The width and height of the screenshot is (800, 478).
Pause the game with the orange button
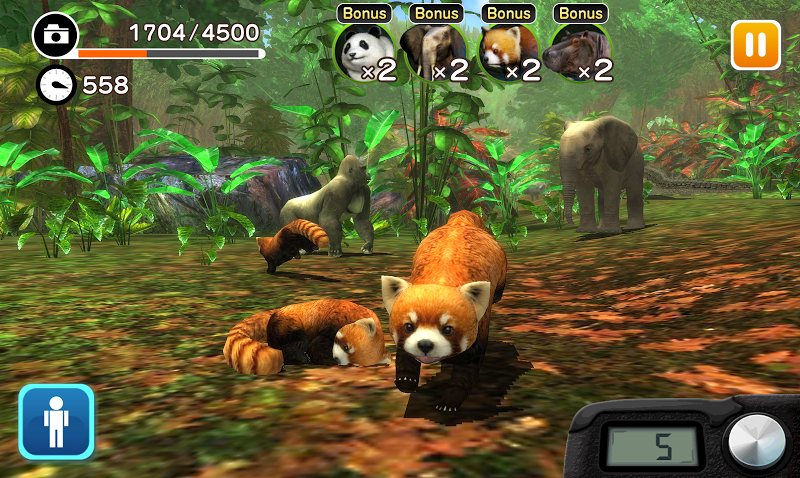[755, 45]
